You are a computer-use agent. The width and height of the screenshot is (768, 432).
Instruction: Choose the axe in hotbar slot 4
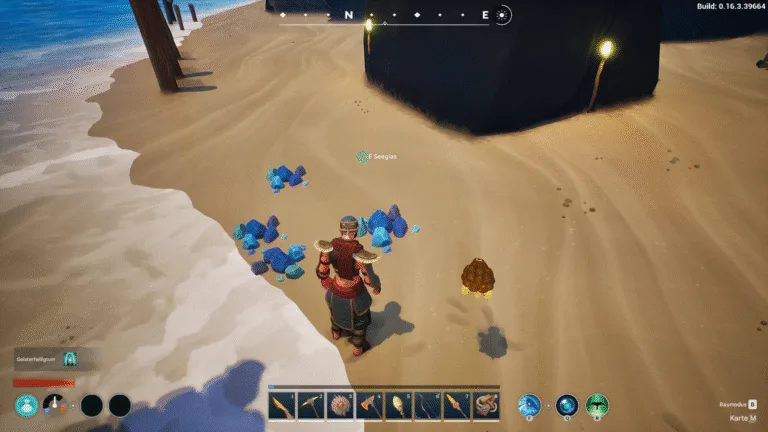pos(370,405)
